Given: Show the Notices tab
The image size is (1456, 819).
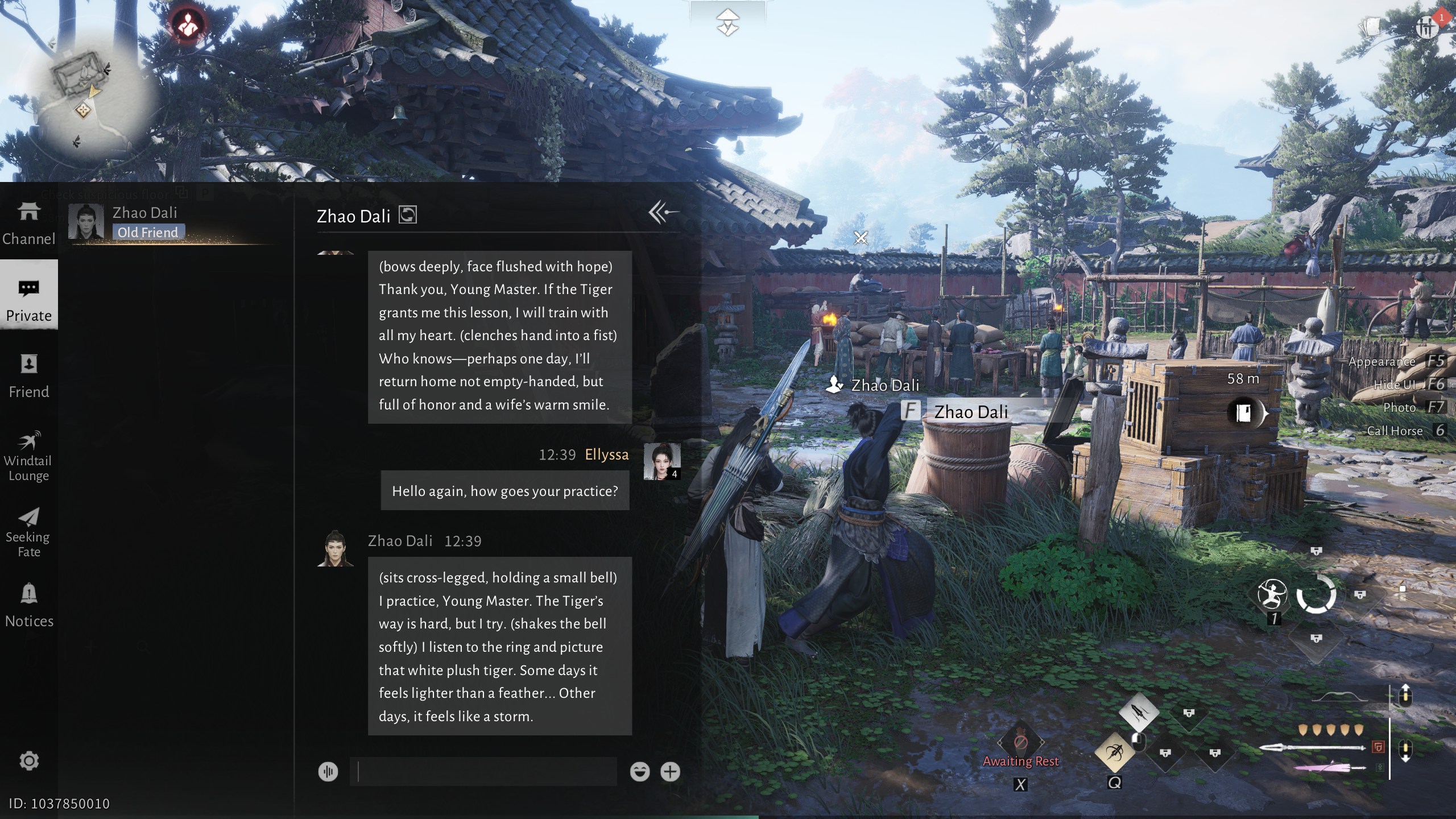Looking at the screenshot, I should click(28, 605).
